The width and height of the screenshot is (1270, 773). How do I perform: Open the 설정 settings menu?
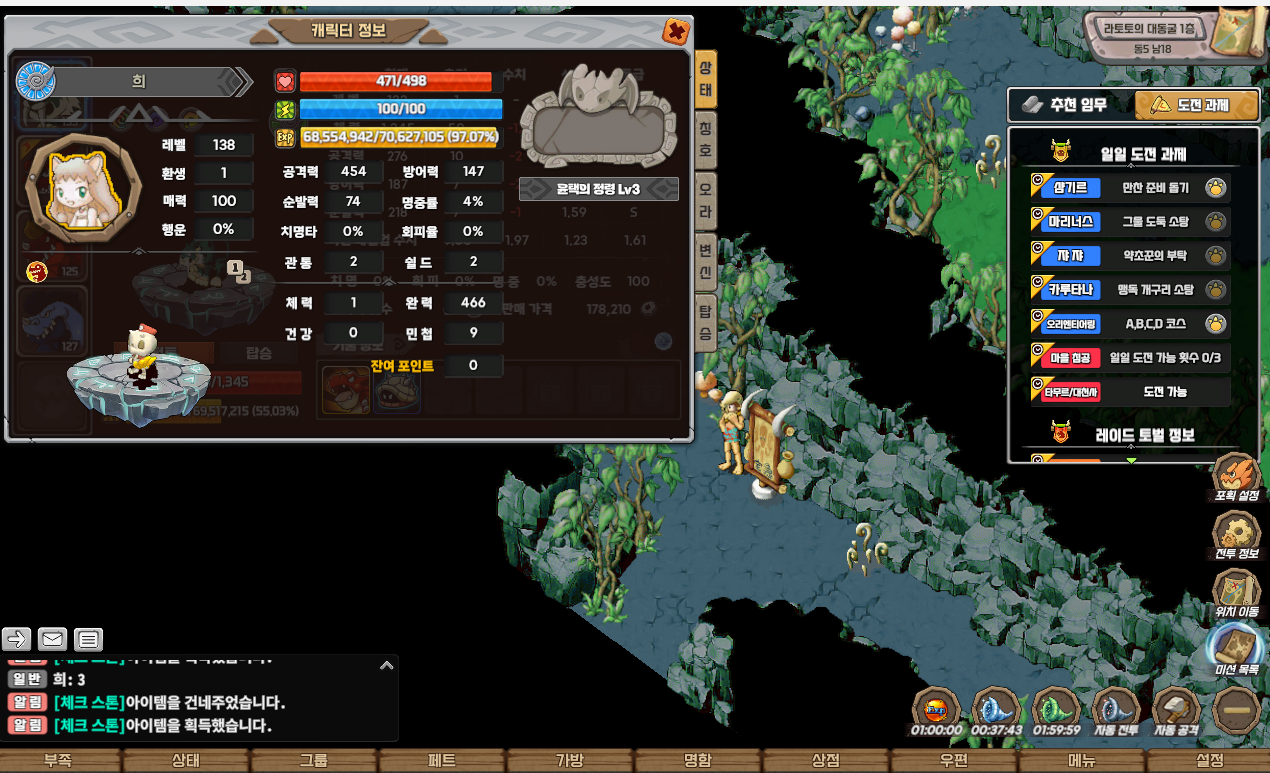[x=1209, y=761]
